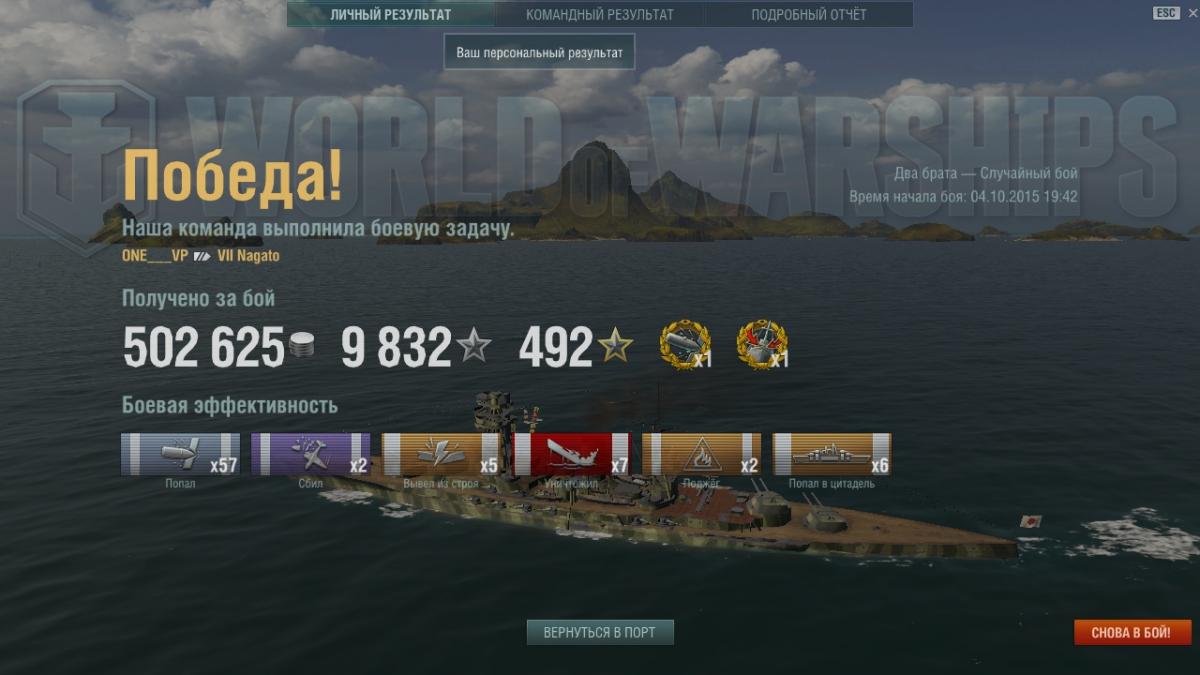Close results with the ESC button
This screenshot has height=675, width=1200.
click(x=1166, y=13)
